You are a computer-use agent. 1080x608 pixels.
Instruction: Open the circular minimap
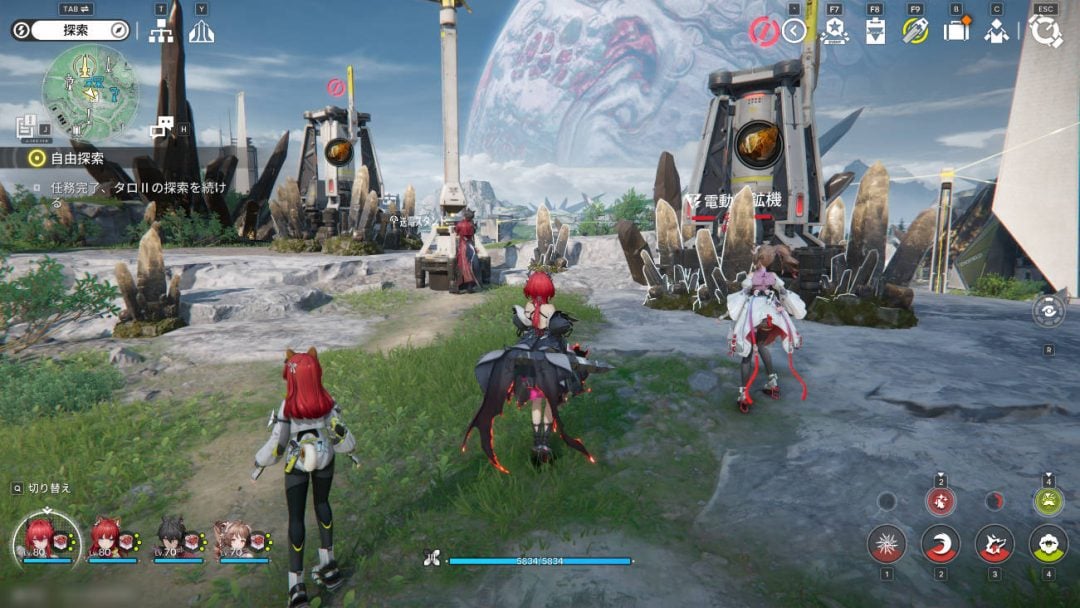(90, 92)
